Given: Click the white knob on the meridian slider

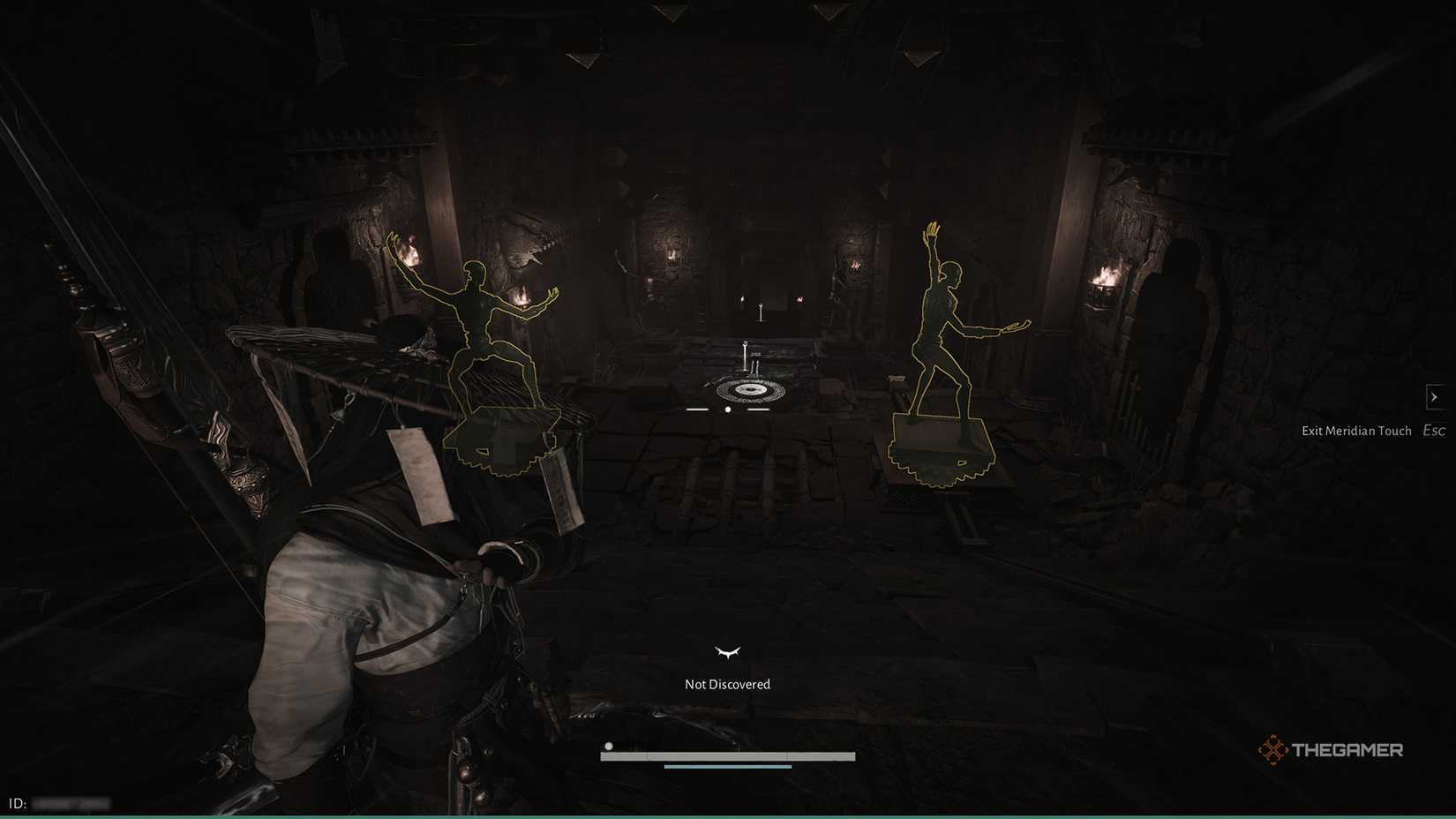Looking at the screenshot, I should [727, 409].
